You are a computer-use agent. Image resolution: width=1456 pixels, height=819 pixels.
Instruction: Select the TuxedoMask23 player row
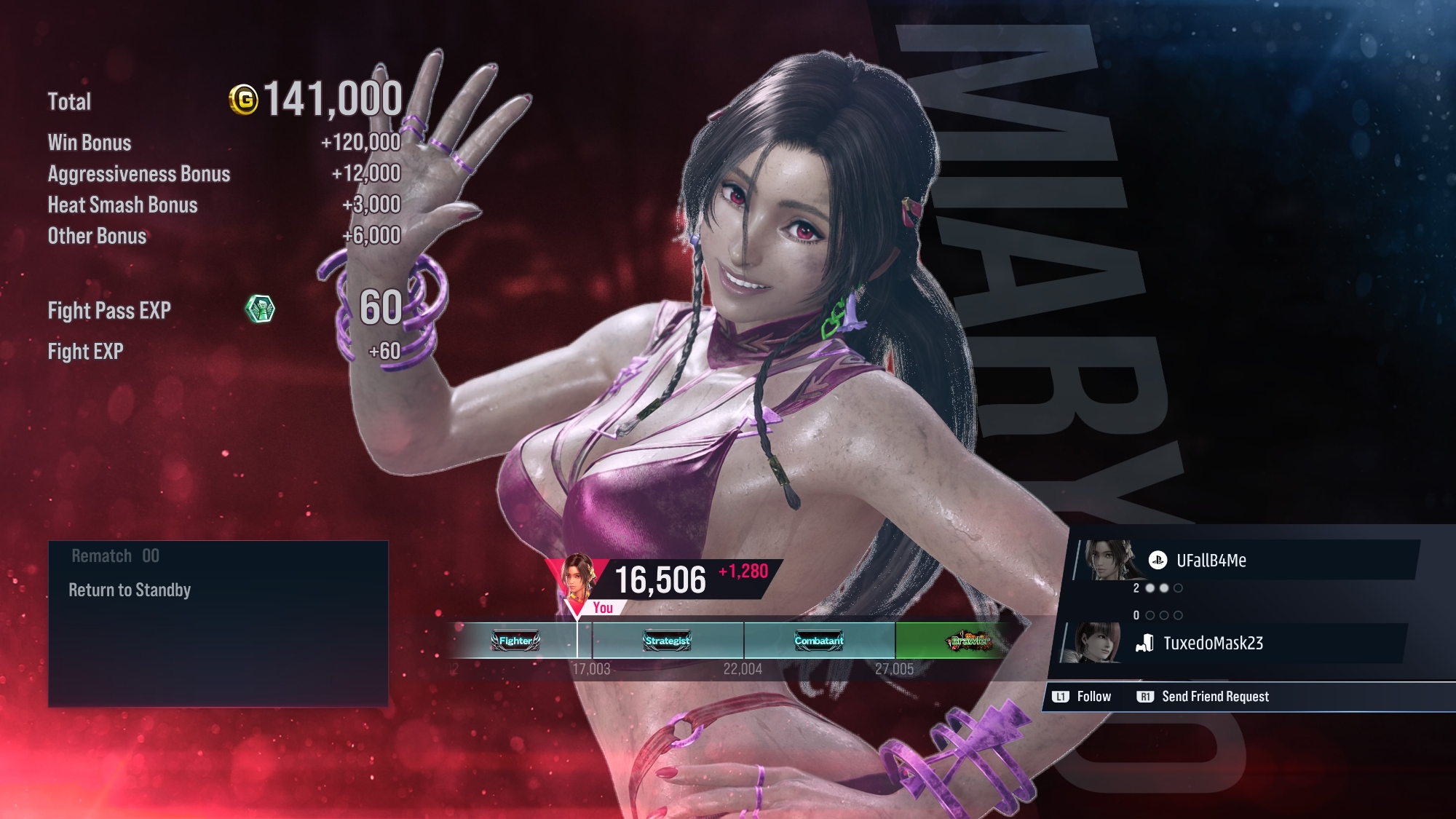(x=1232, y=643)
